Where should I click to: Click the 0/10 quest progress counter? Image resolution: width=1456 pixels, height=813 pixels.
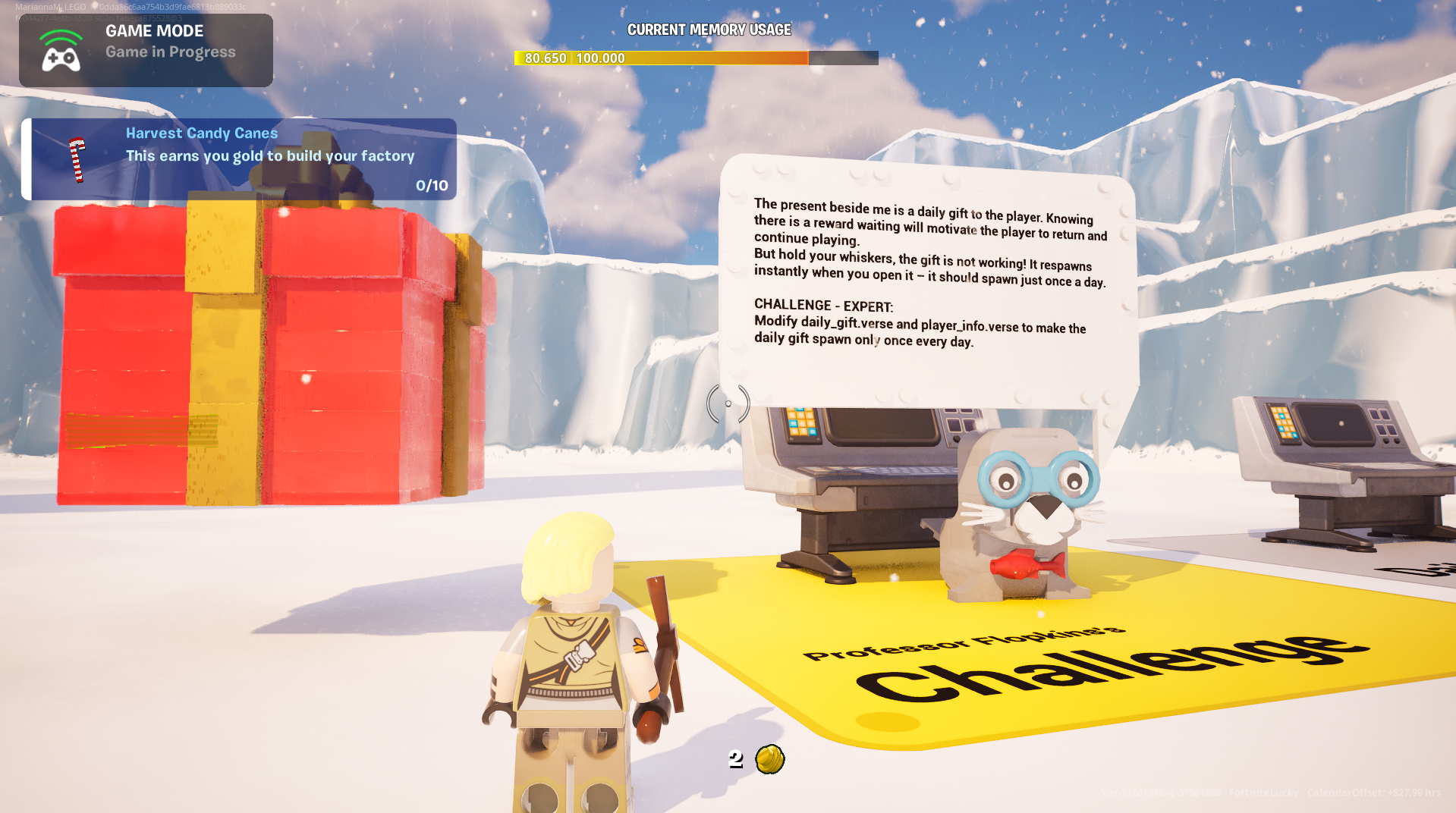point(431,184)
